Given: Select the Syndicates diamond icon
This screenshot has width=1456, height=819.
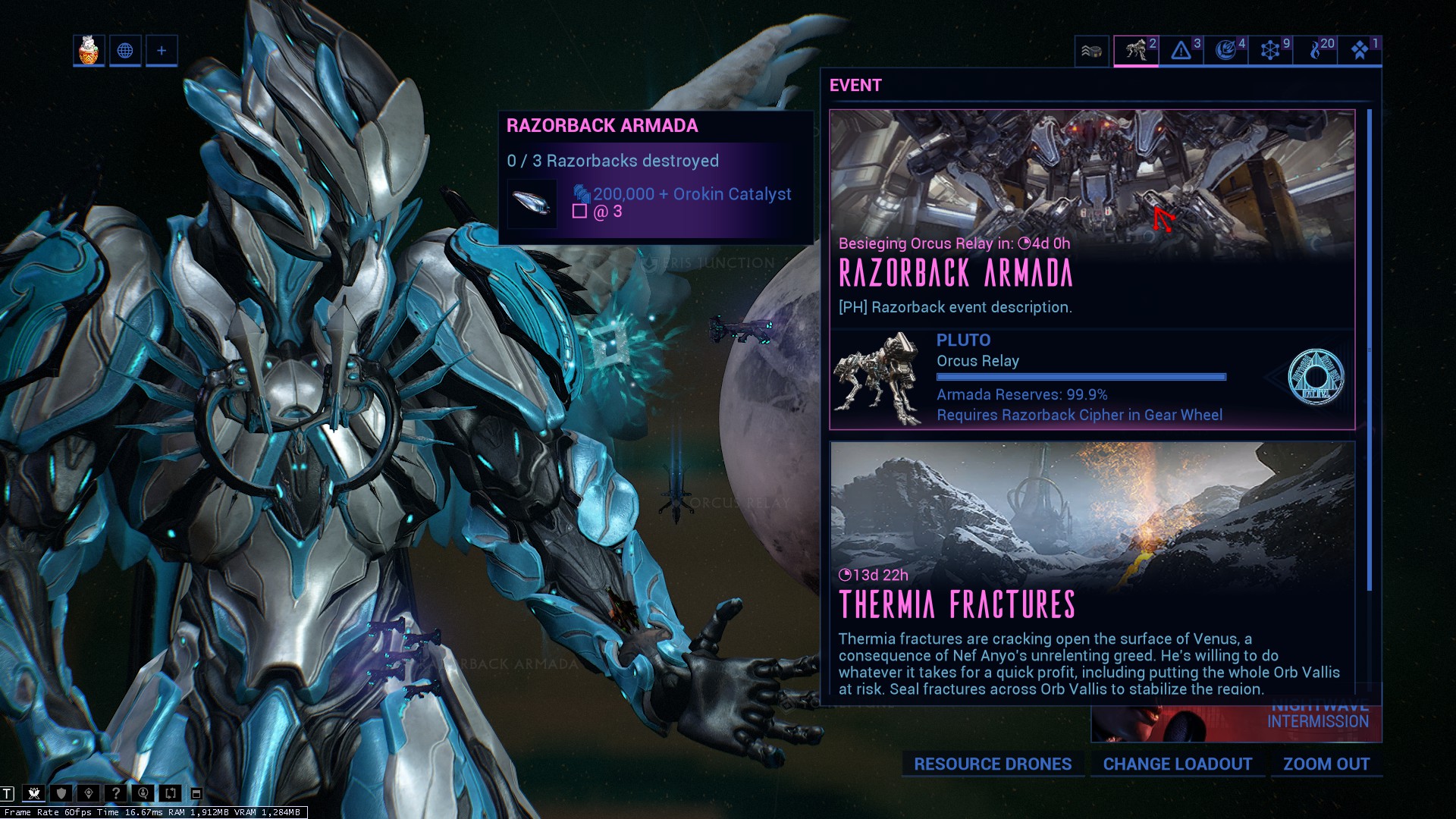Looking at the screenshot, I should [x=1360, y=51].
